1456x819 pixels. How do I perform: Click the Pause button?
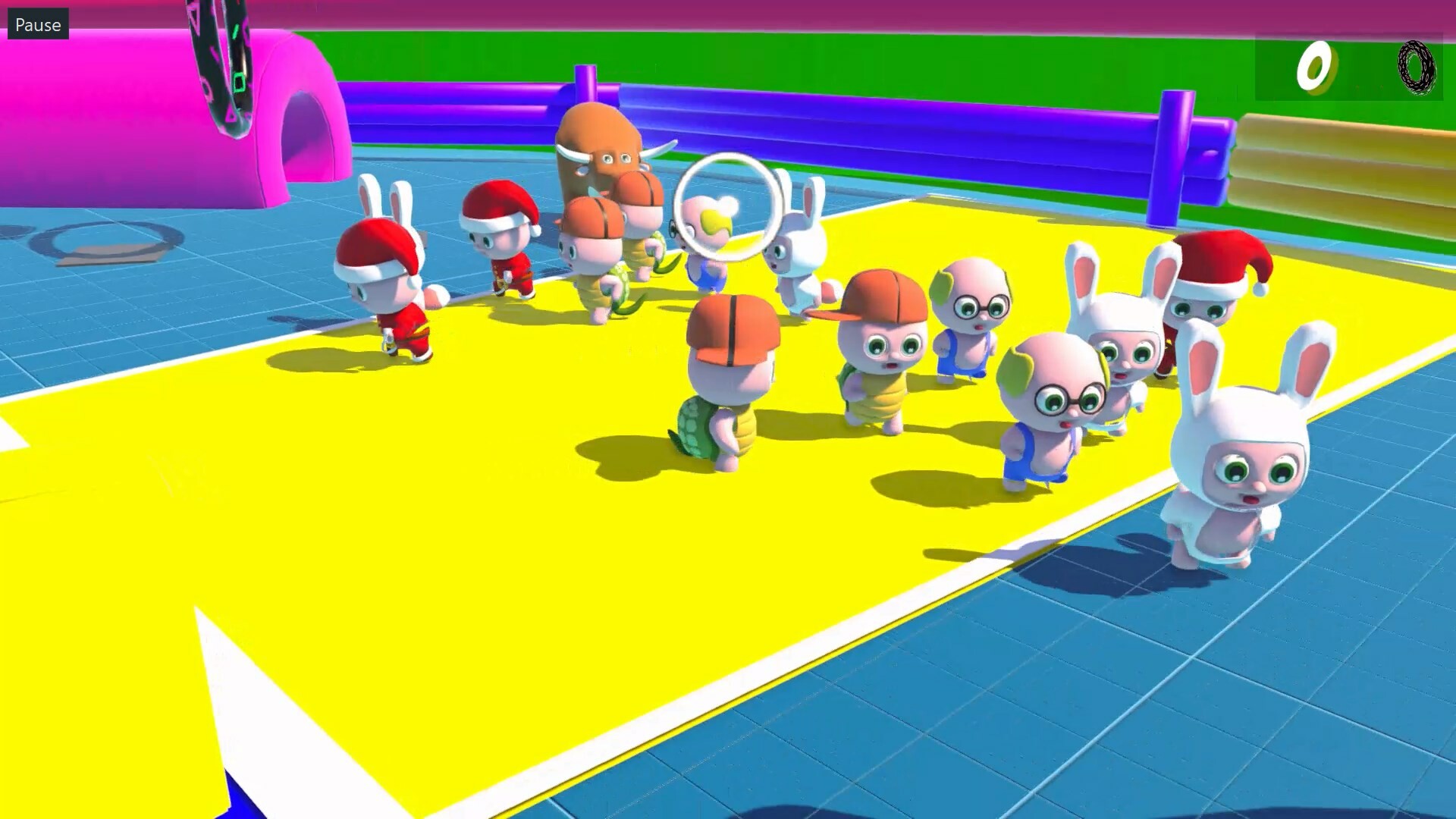(x=37, y=24)
